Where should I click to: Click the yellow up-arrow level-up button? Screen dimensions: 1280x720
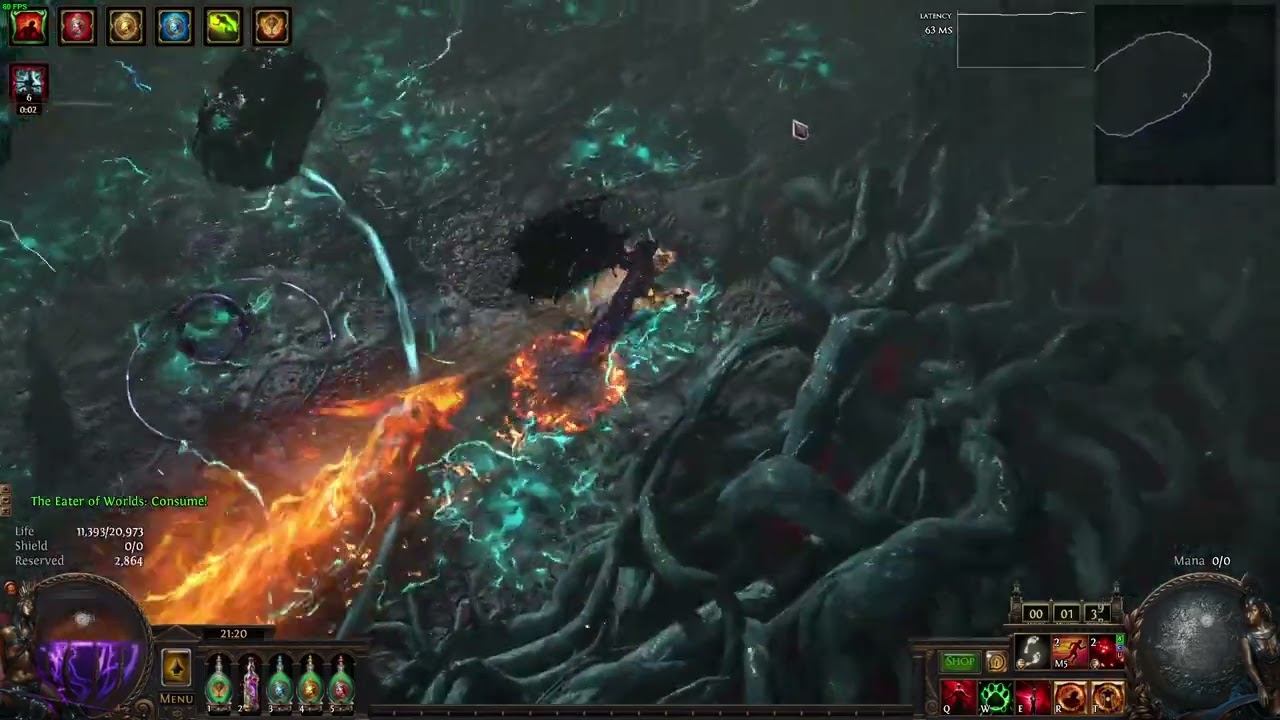pos(176,668)
